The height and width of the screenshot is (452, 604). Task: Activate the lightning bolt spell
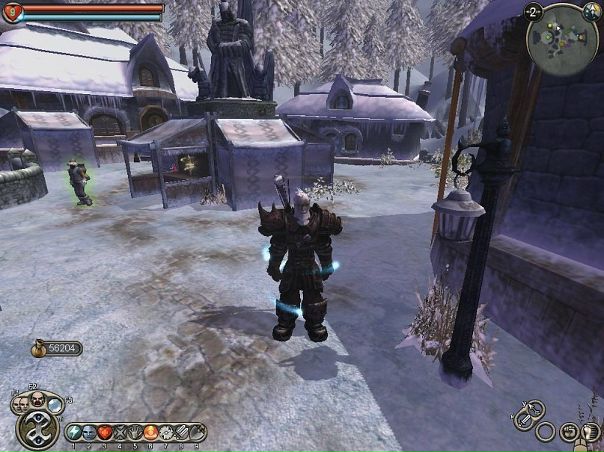click(73, 433)
